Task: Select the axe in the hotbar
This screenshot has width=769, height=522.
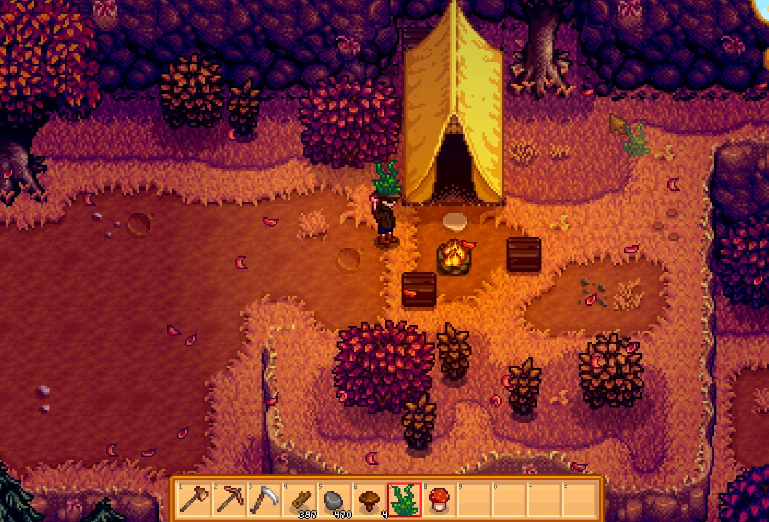Action: tap(195, 497)
